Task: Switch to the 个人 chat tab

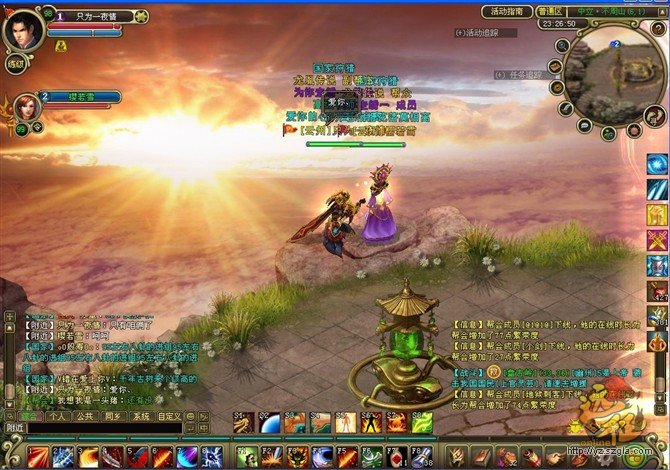Action: [58, 415]
